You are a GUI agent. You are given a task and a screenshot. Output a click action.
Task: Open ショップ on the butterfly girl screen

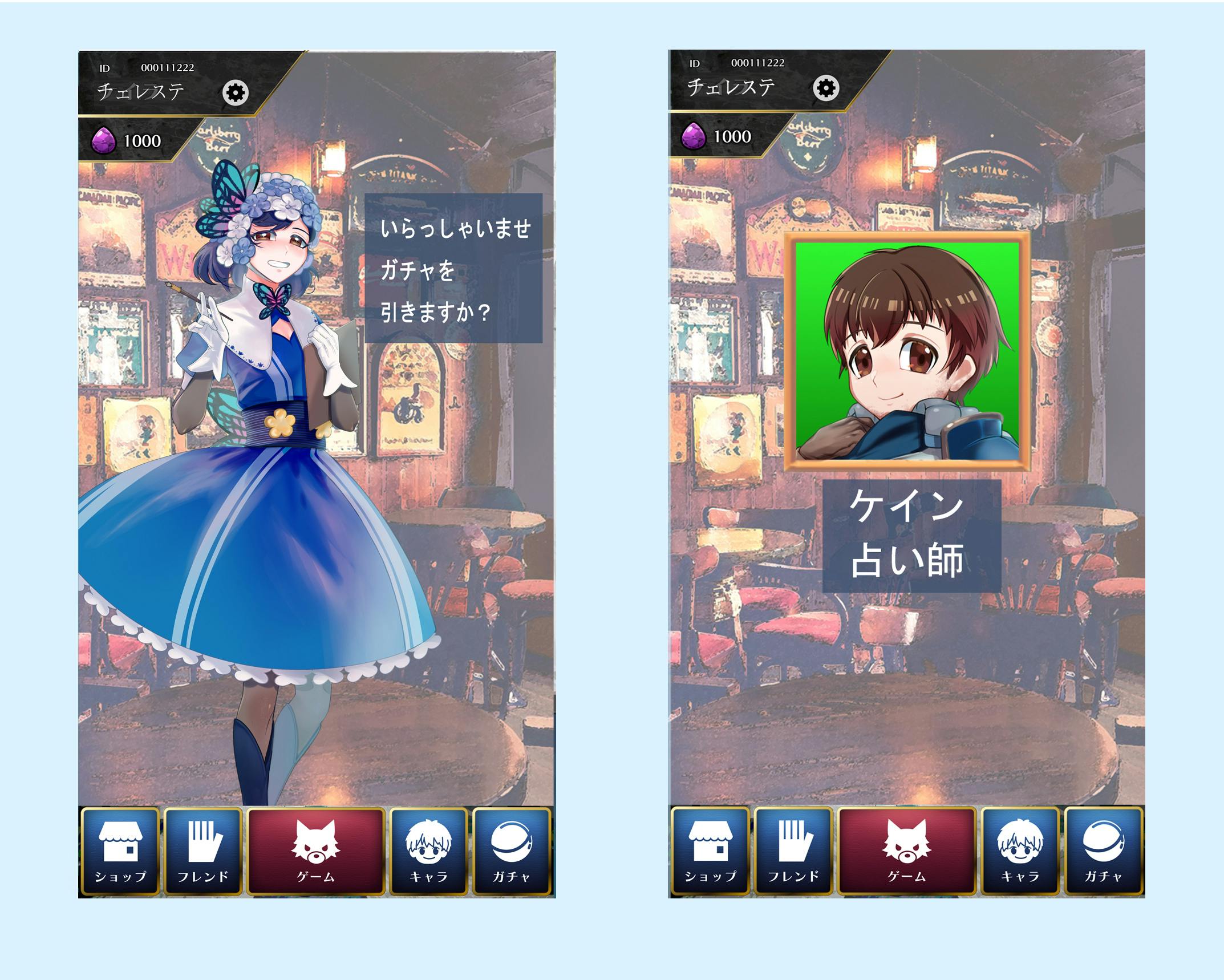click(120, 851)
